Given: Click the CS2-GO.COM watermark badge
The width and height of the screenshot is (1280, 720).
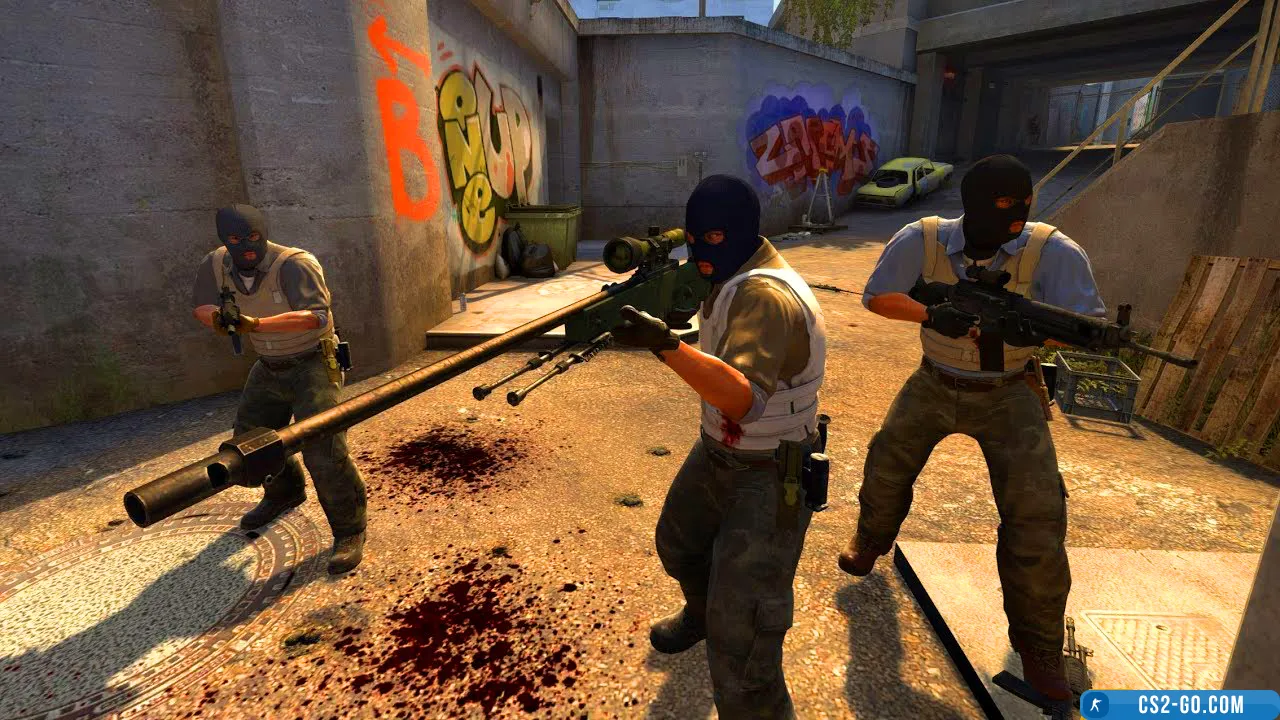Looking at the screenshot, I should click(1180, 704).
